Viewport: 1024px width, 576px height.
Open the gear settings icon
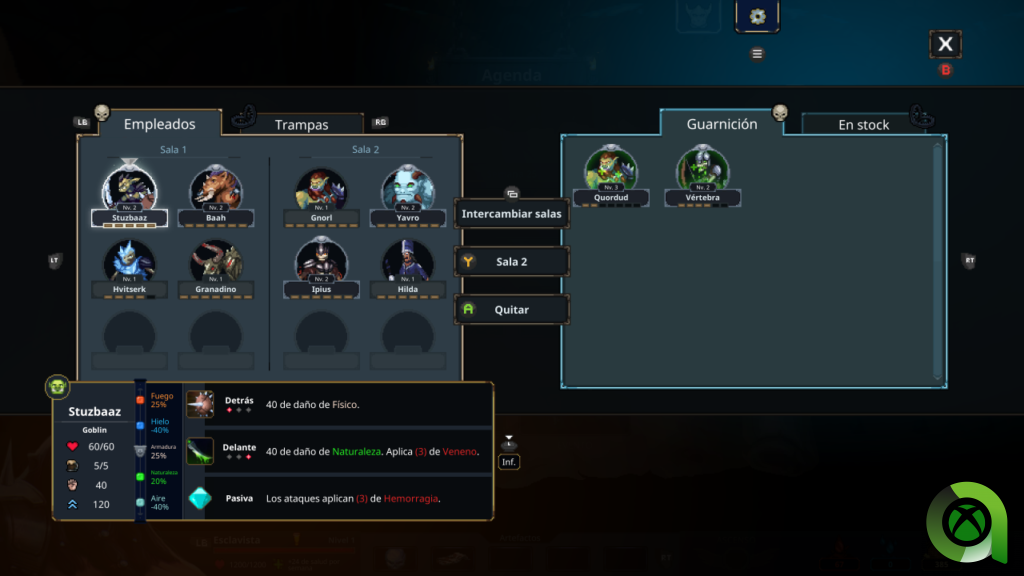[x=757, y=16]
